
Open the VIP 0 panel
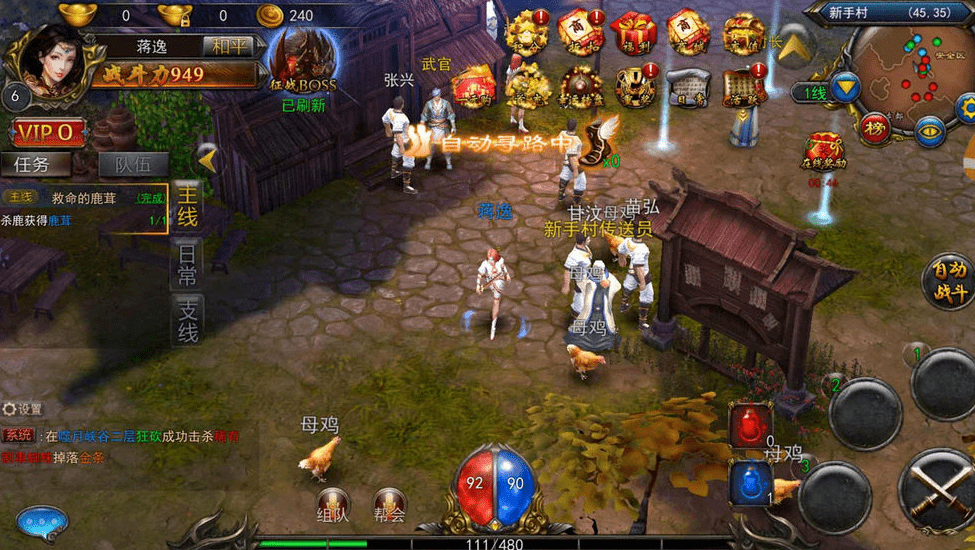pyautogui.click(x=48, y=131)
